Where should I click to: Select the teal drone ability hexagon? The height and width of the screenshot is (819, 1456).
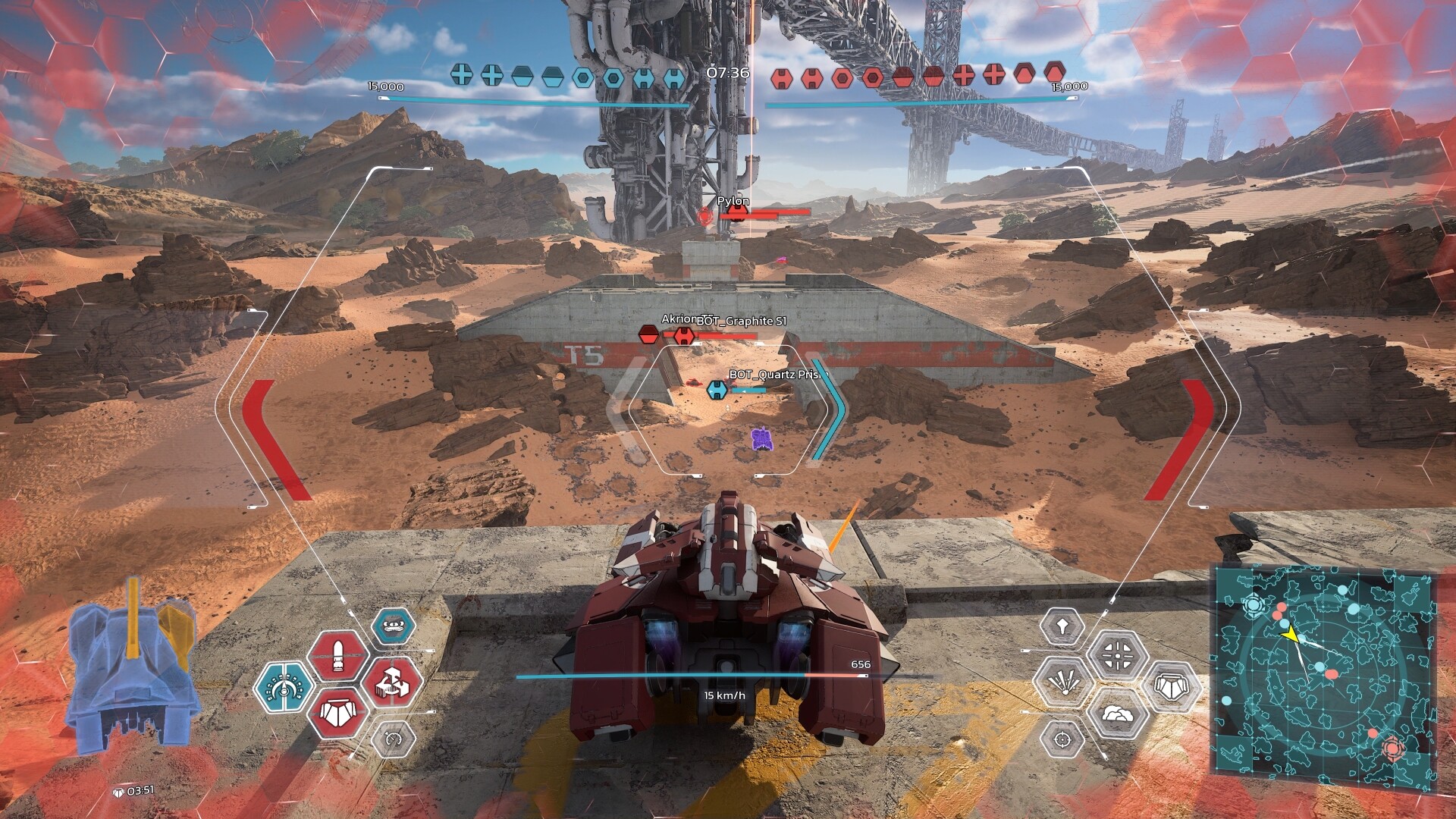394,625
